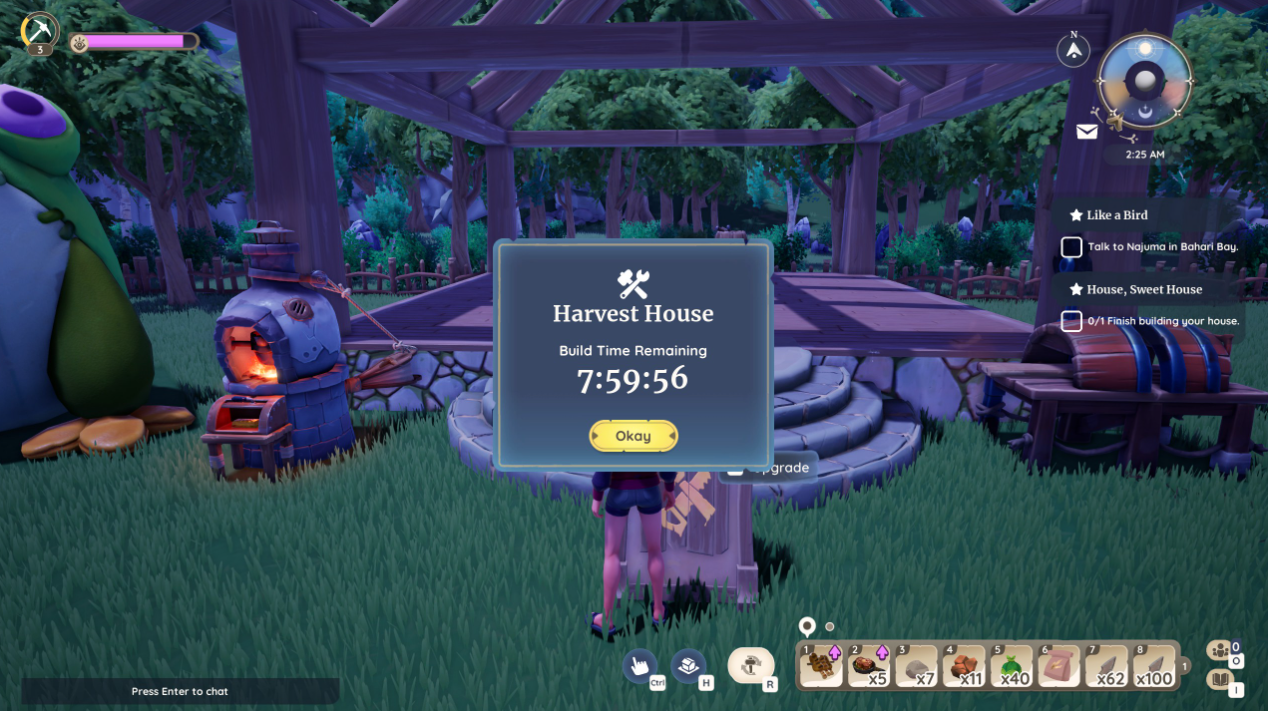Open housing build mode block icon
Viewport: 1268px width, 711px height.
point(688,665)
